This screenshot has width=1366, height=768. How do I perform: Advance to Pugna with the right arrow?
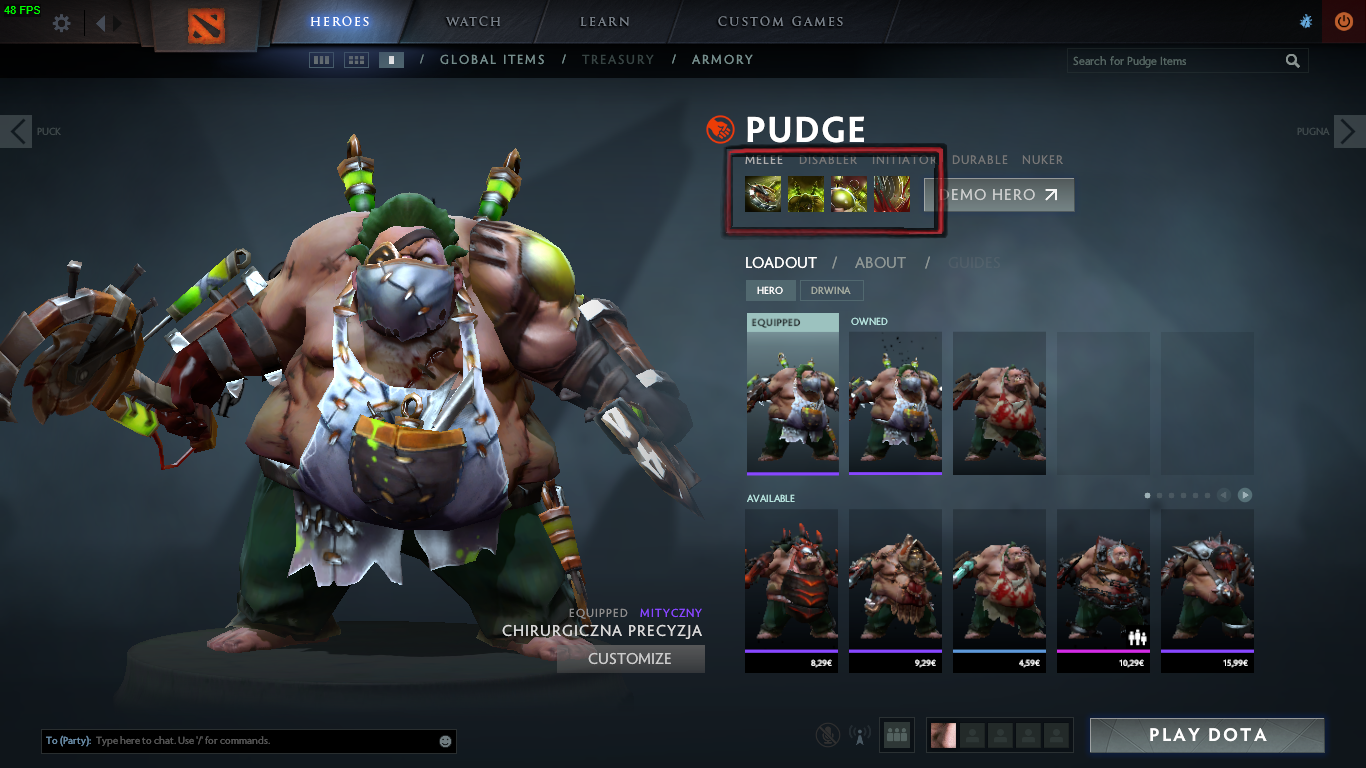(1350, 131)
